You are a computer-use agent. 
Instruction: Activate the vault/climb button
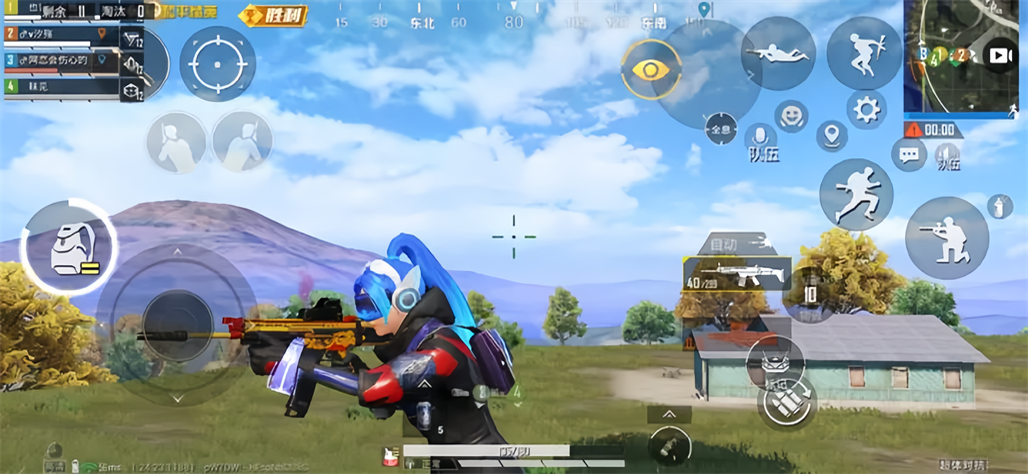click(864, 53)
